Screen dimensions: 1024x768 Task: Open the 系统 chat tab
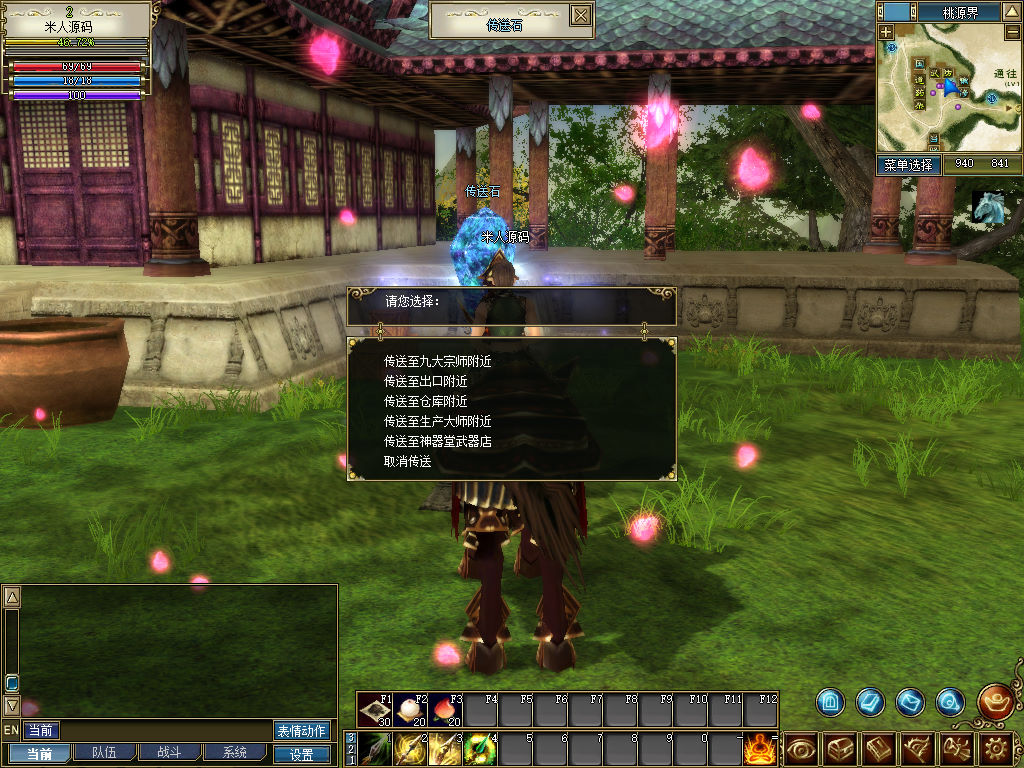tap(234, 753)
